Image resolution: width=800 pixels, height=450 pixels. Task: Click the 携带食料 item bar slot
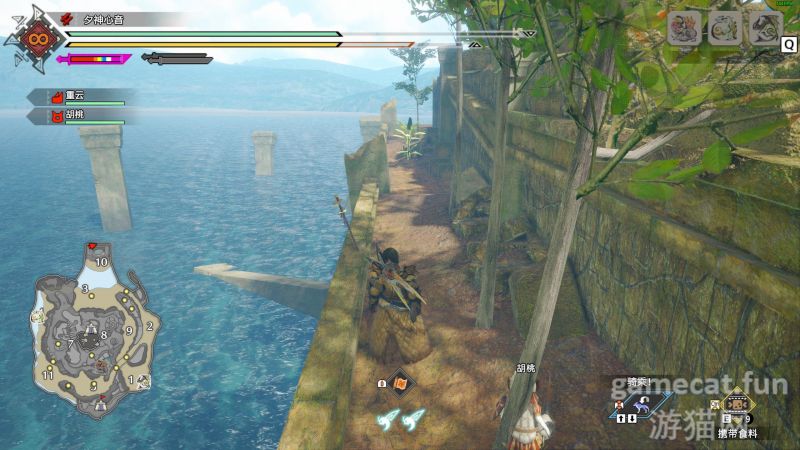737,409
